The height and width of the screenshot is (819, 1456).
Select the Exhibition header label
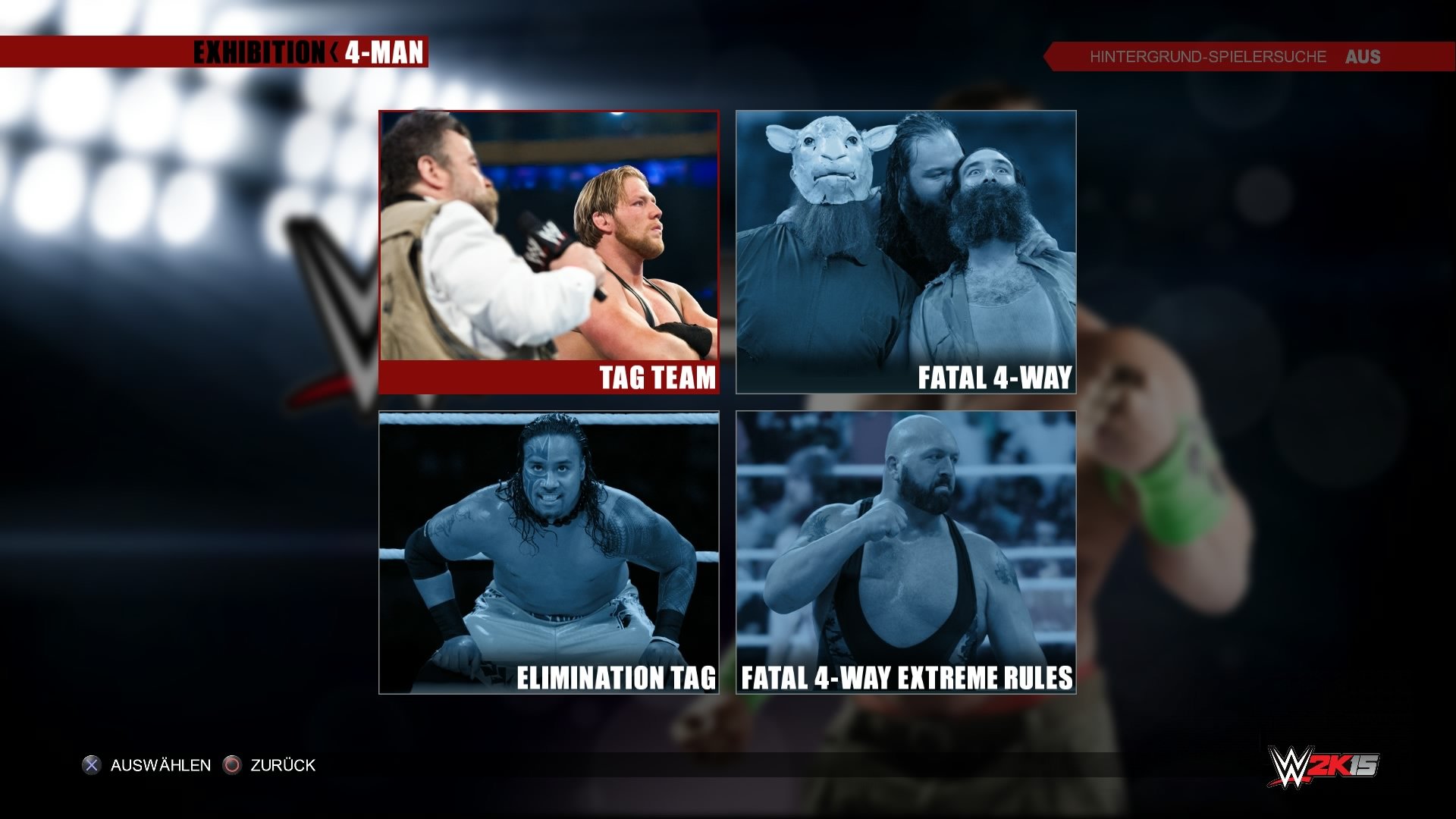click(258, 53)
